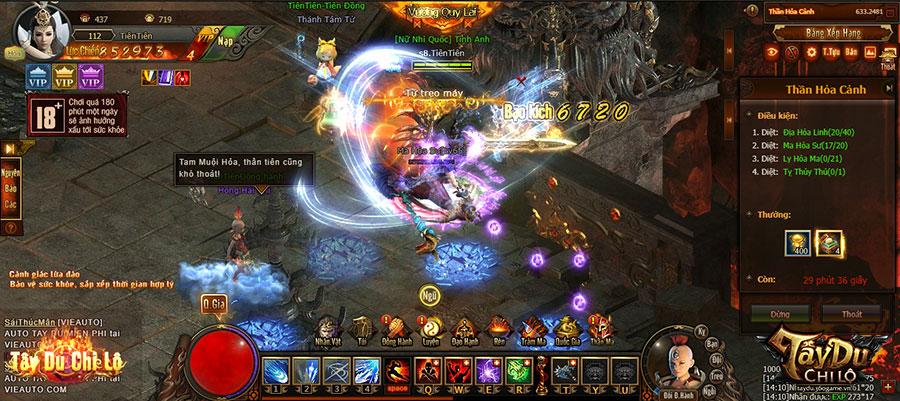Open the Quốc Gia nation menu
The image size is (900, 401).
(567, 328)
